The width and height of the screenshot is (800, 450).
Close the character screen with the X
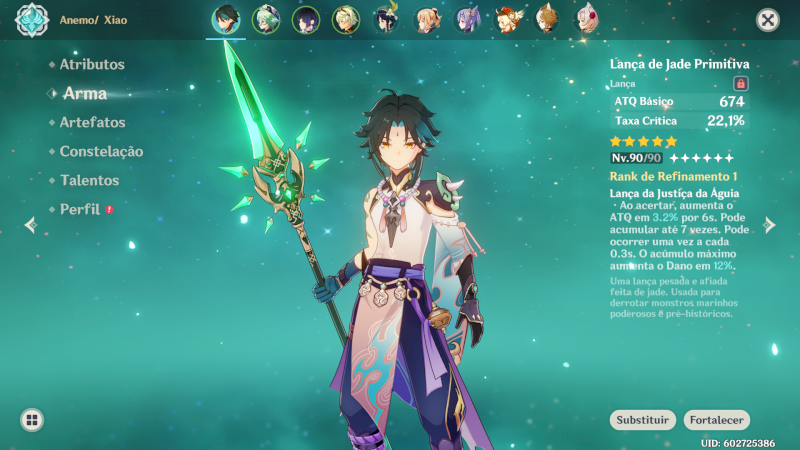768,19
